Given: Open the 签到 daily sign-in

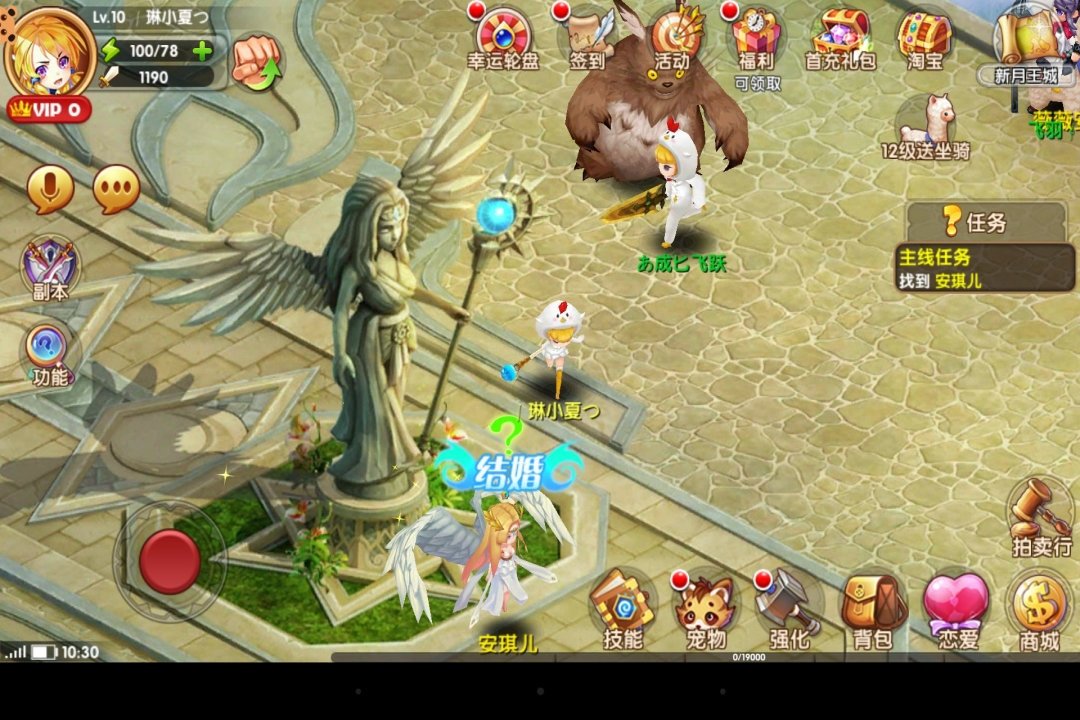Looking at the screenshot, I should (x=588, y=37).
